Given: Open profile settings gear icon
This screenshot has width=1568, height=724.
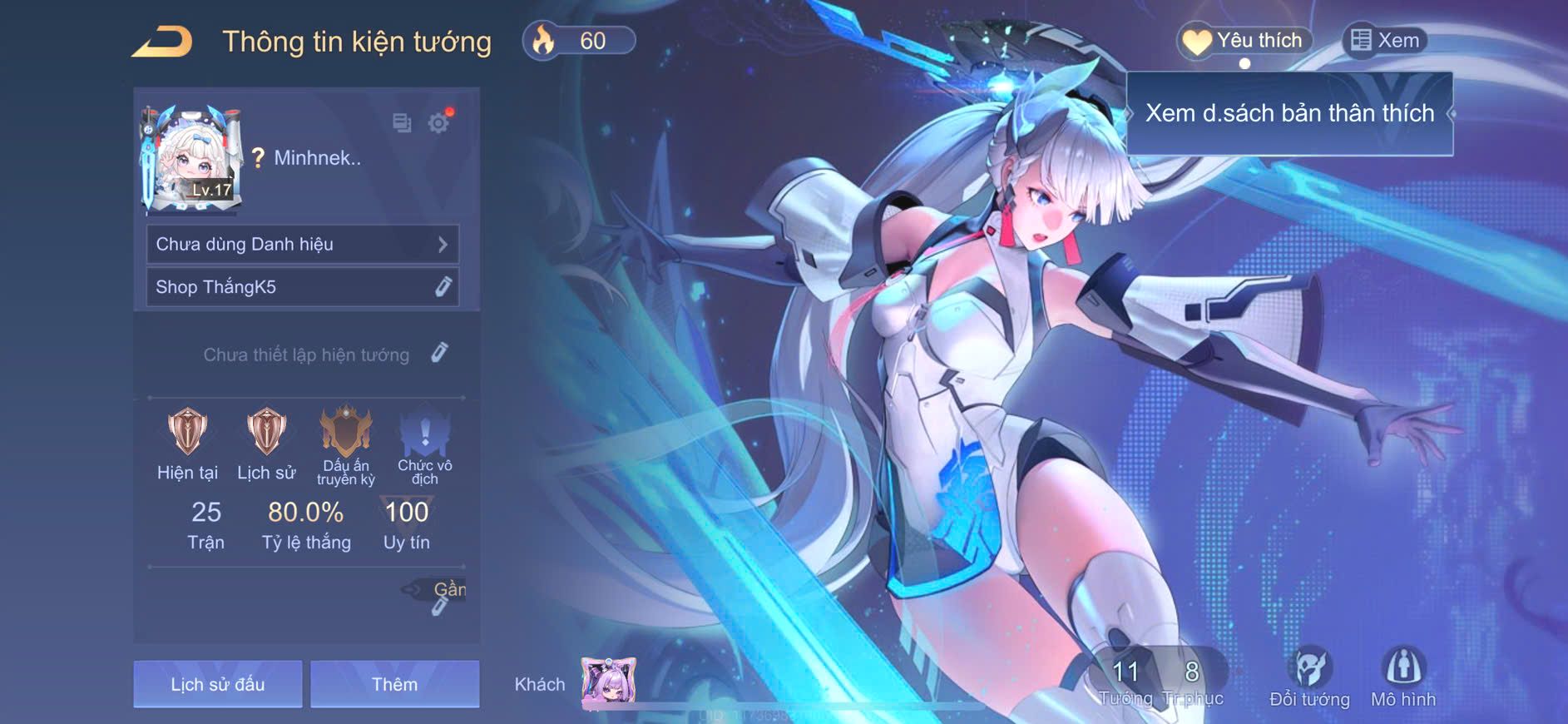Looking at the screenshot, I should point(438,123).
